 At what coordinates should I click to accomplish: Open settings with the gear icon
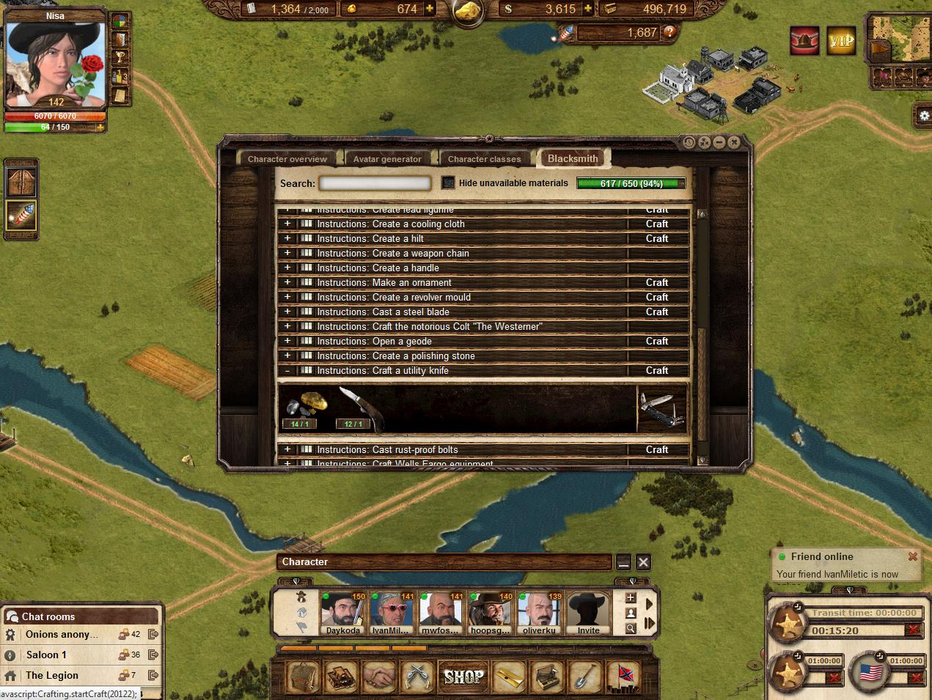click(923, 117)
